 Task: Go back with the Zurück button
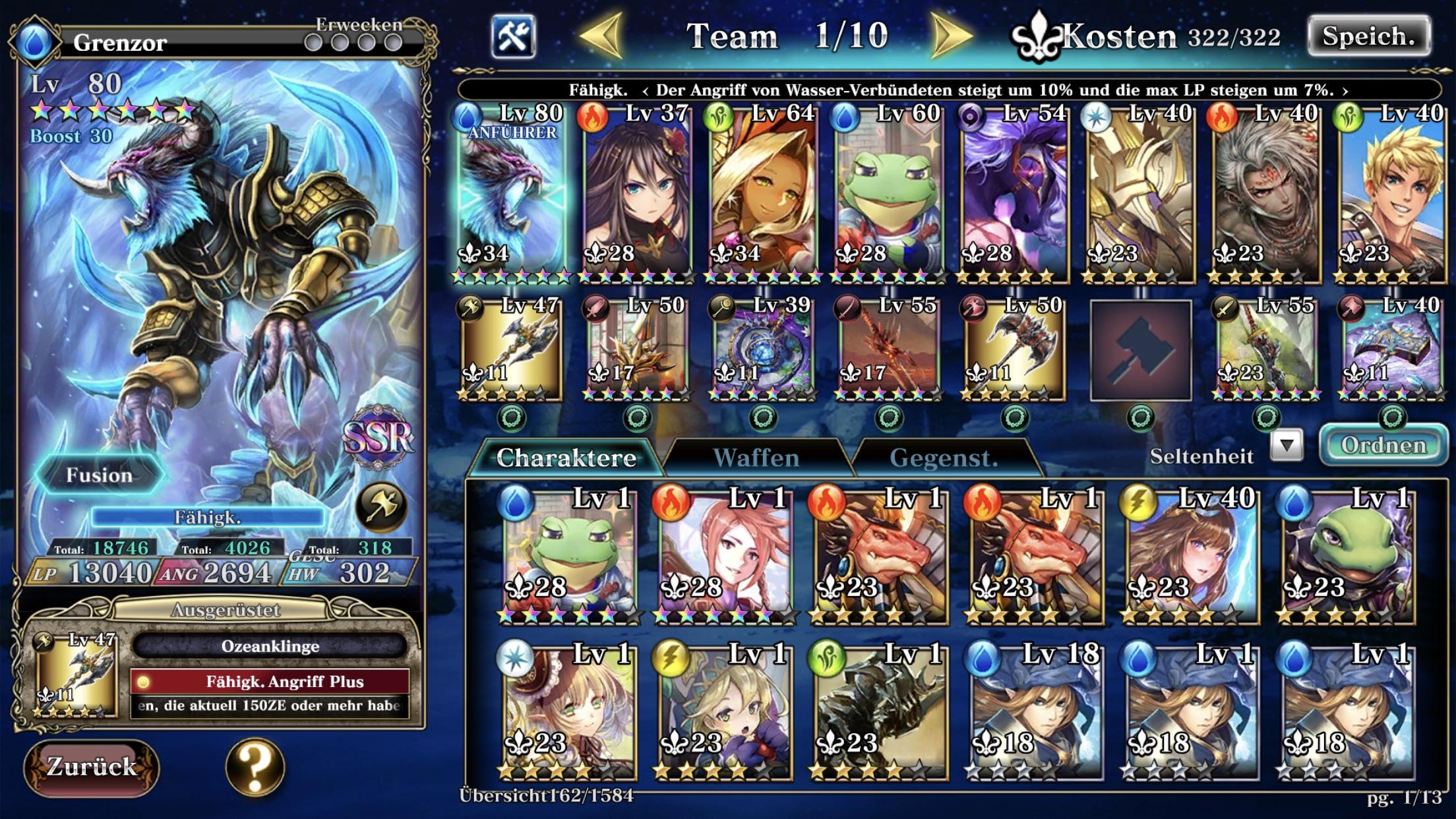tap(91, 766)
